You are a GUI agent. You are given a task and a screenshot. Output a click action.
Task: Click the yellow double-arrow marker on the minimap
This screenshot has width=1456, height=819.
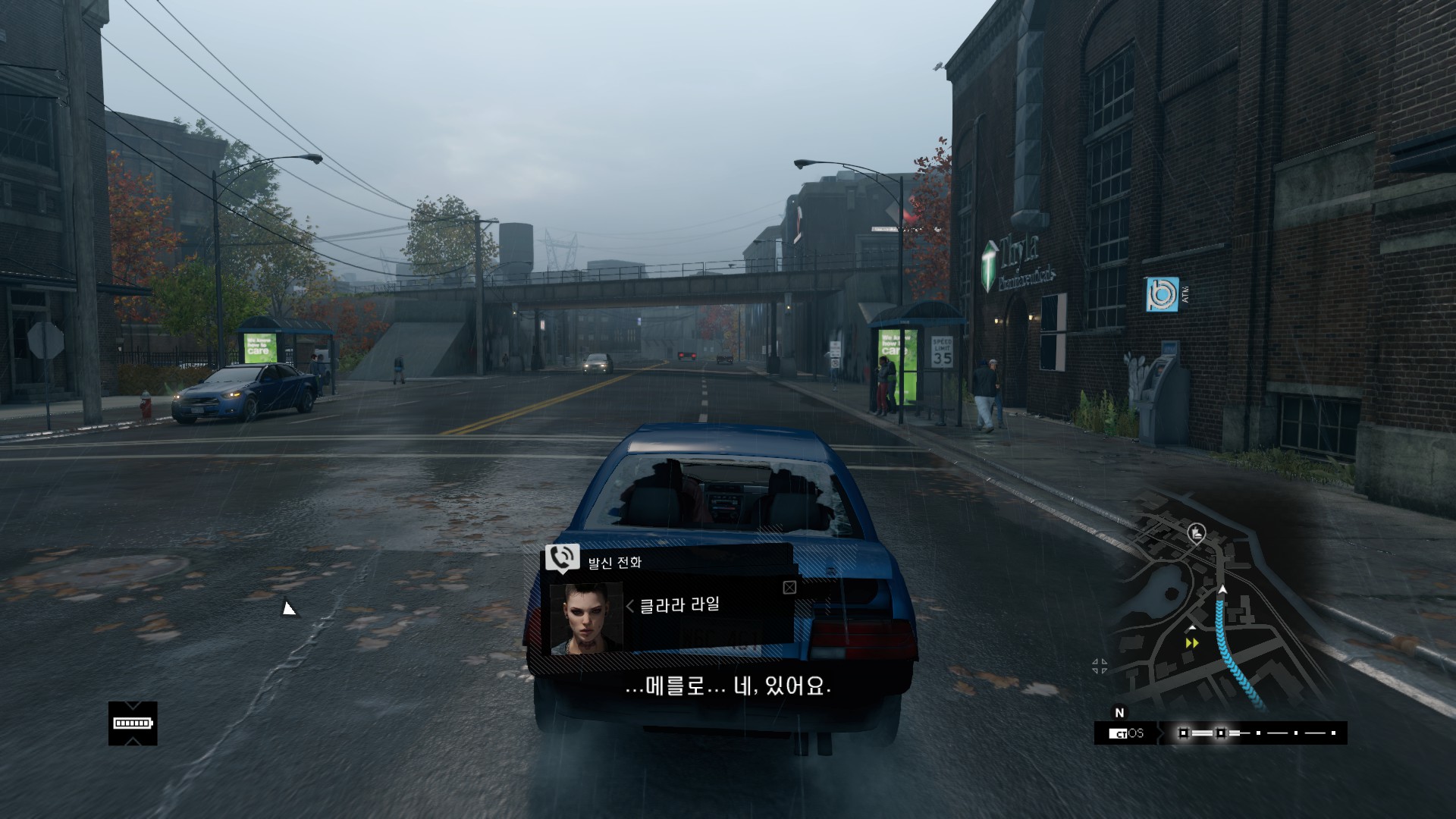click(x=1192, y=643)
